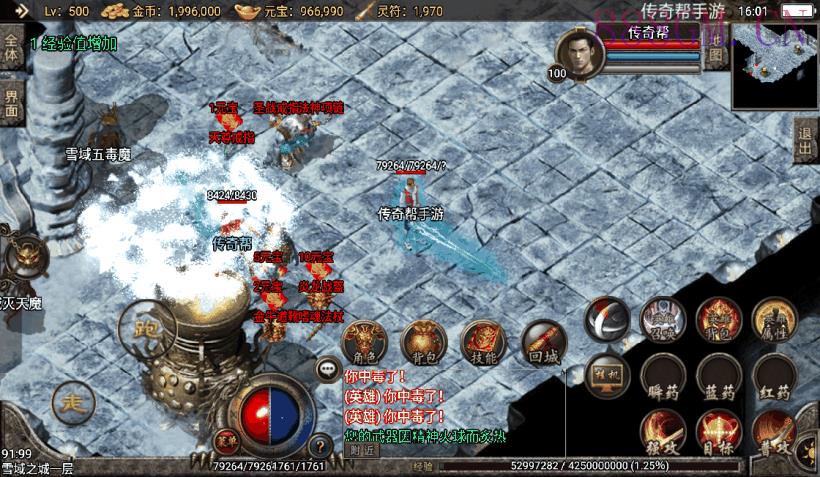Use the 蓝药 mana potion slot

pos(719,378)
